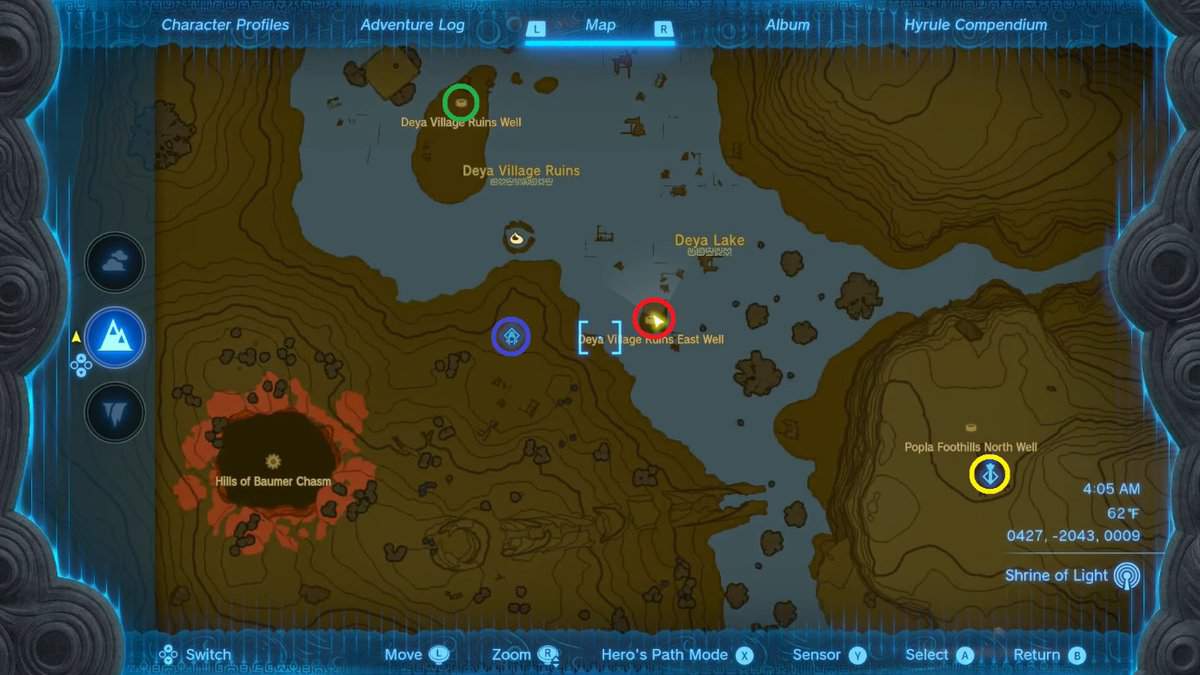Select the Surface layer map icon
The image size is (1200, 675).
pos(115,338)
